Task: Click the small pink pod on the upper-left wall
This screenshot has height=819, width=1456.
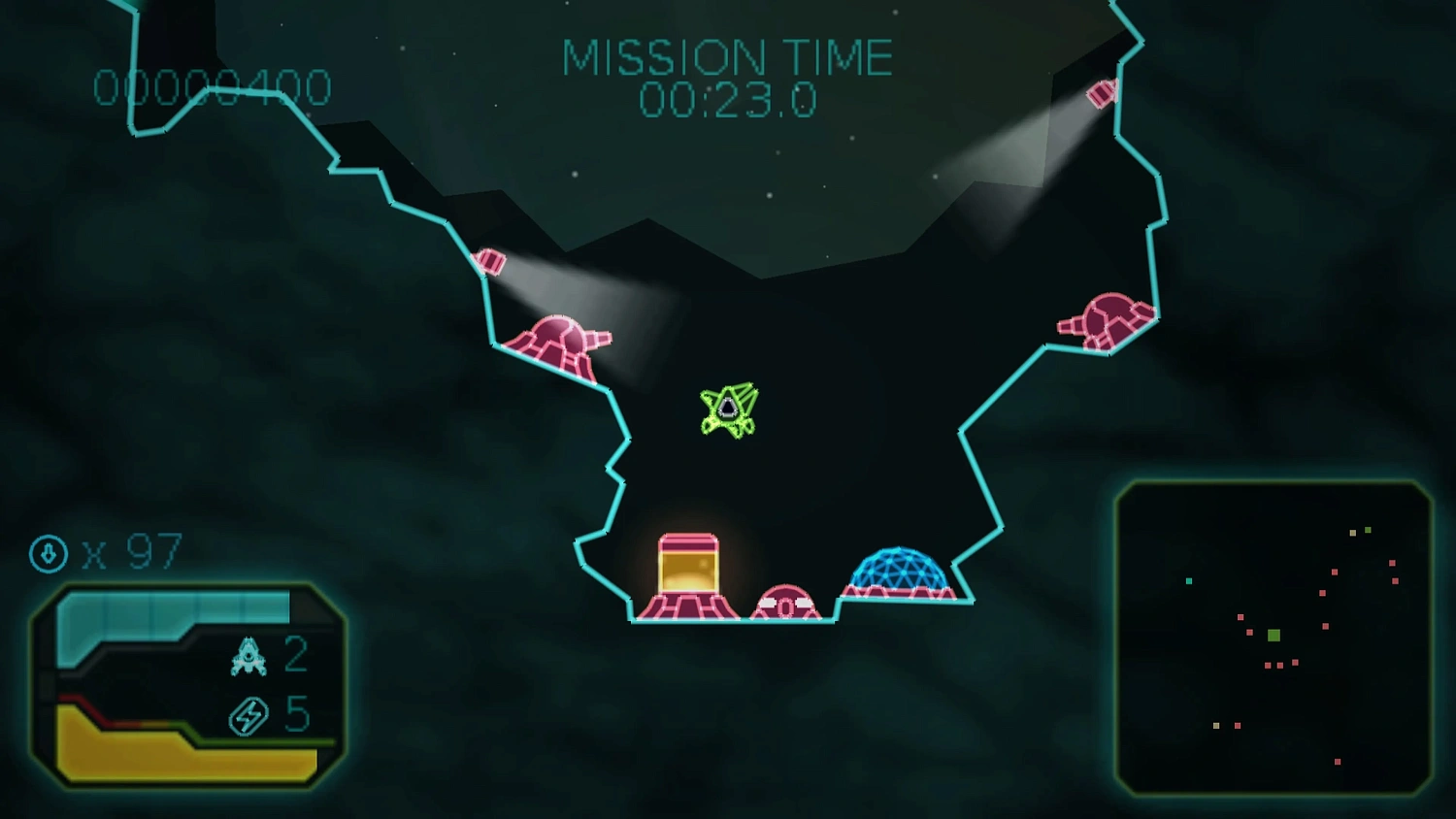Action: 490,260
